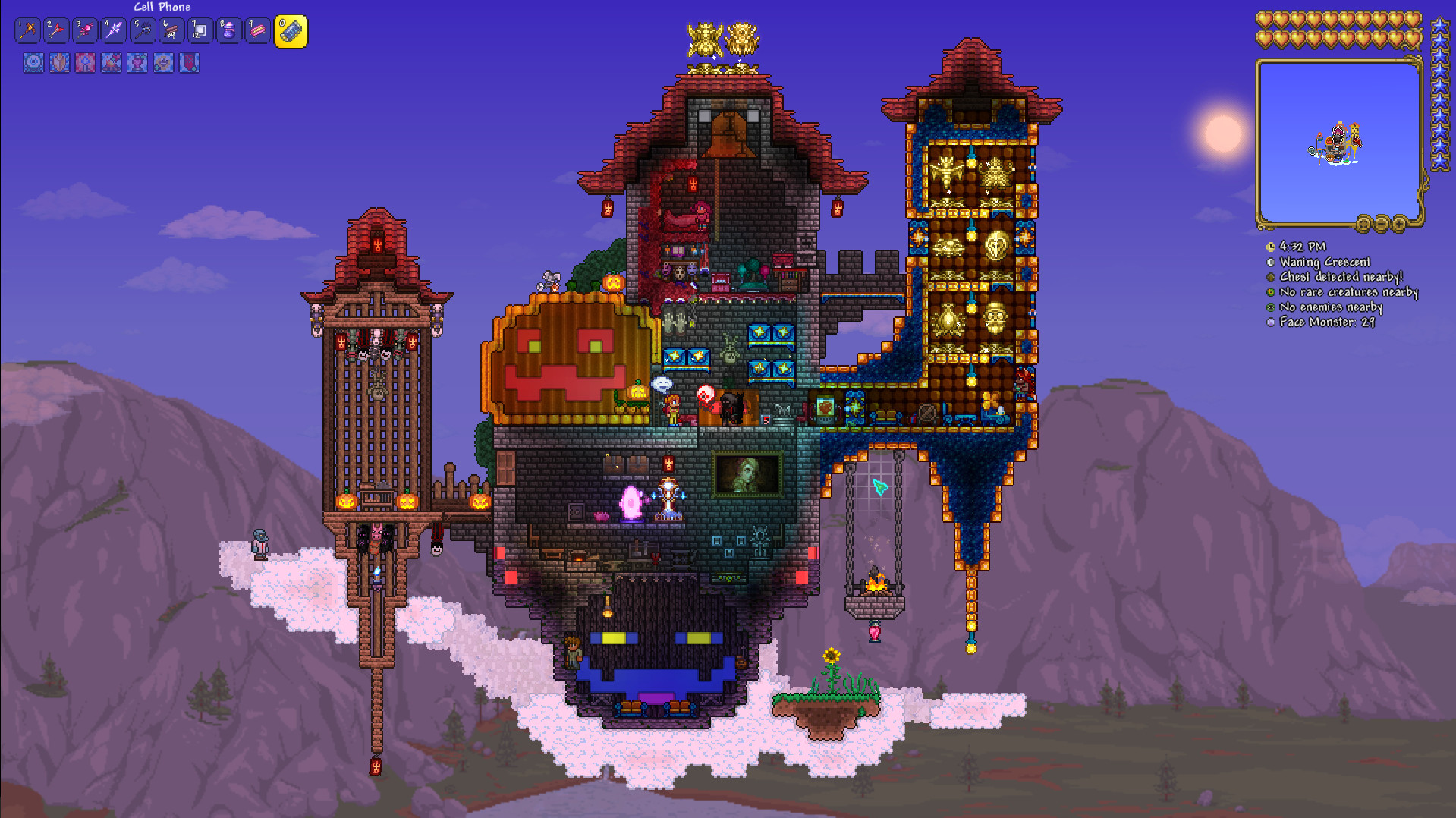Viewport: 1456px width, 818px height.
Task: Cancel the Happy! sunflower buff
Action: (162, 63)
